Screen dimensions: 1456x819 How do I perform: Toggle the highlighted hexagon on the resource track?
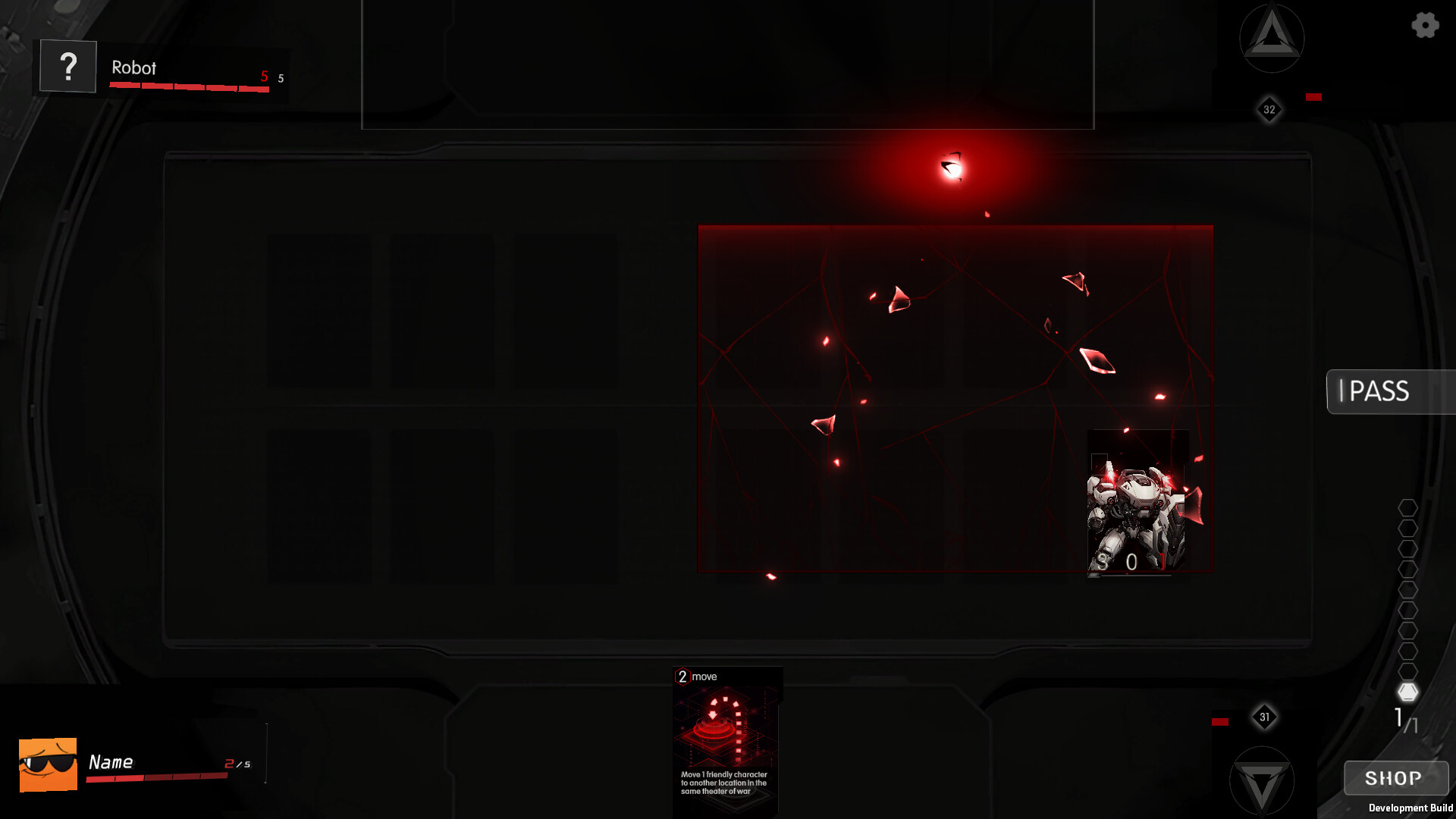pyautogui.click(x=1409, y=692)
